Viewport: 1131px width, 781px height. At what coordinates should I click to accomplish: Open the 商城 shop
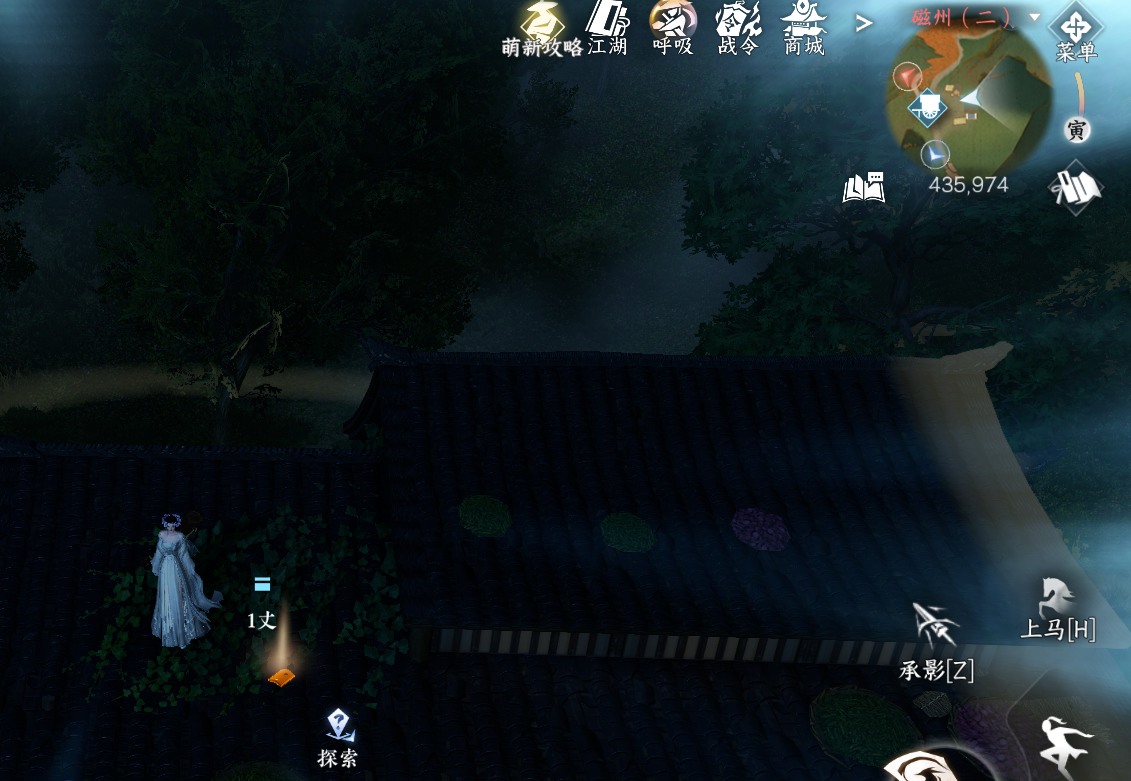tap(804, 26)
